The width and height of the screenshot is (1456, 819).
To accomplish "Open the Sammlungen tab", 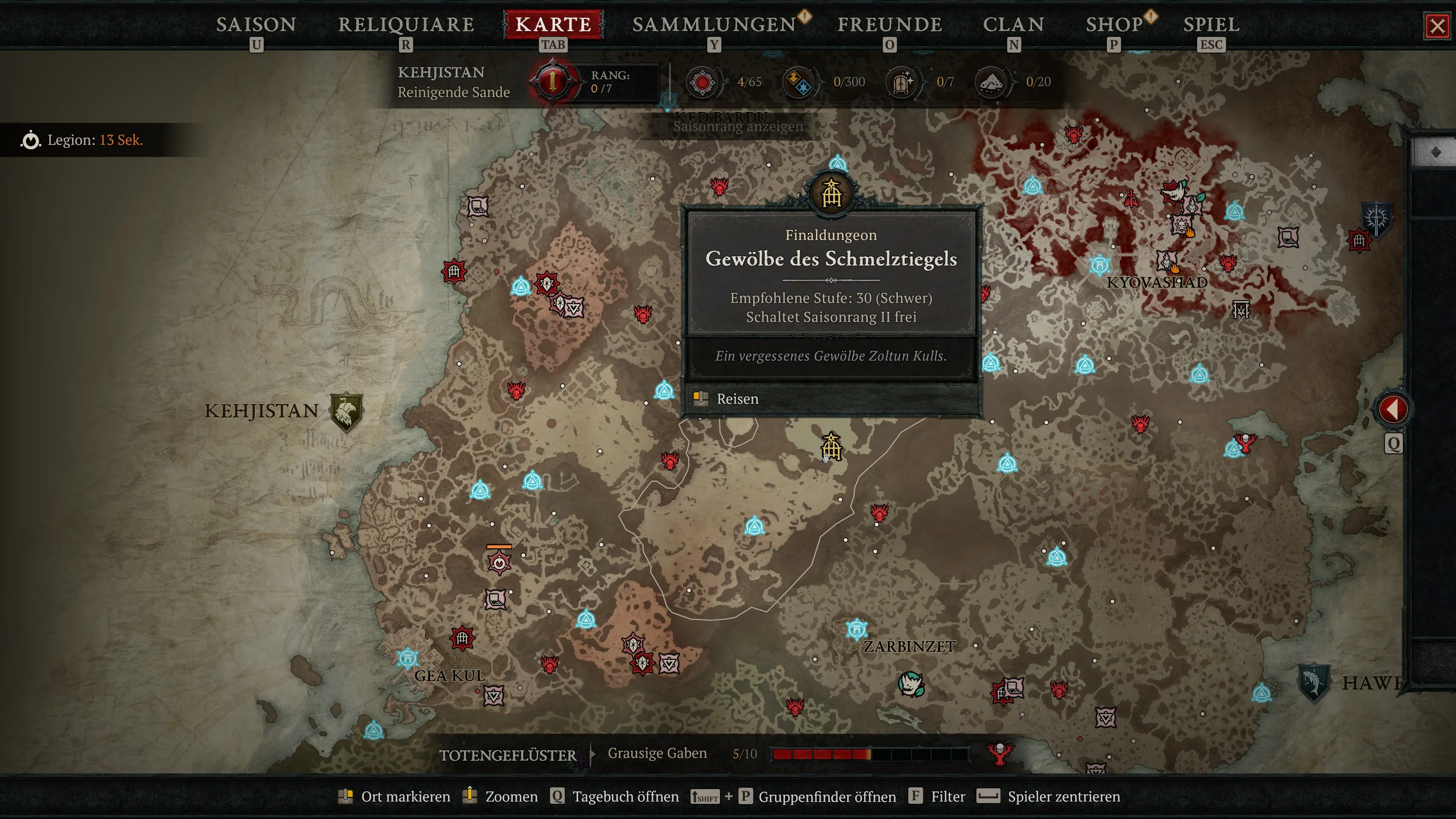I will [714, 24].
